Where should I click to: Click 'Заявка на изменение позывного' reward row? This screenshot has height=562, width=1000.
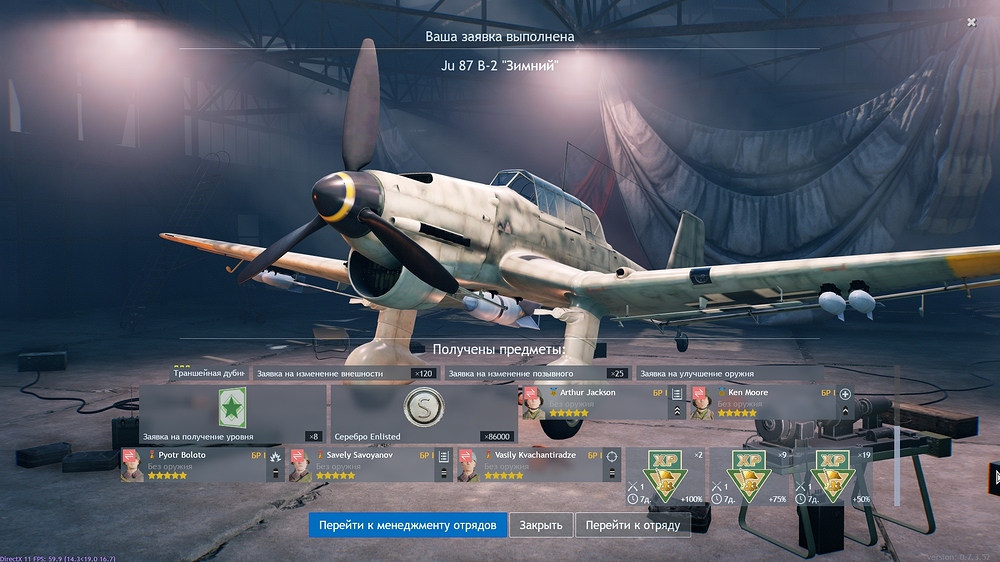535,373
